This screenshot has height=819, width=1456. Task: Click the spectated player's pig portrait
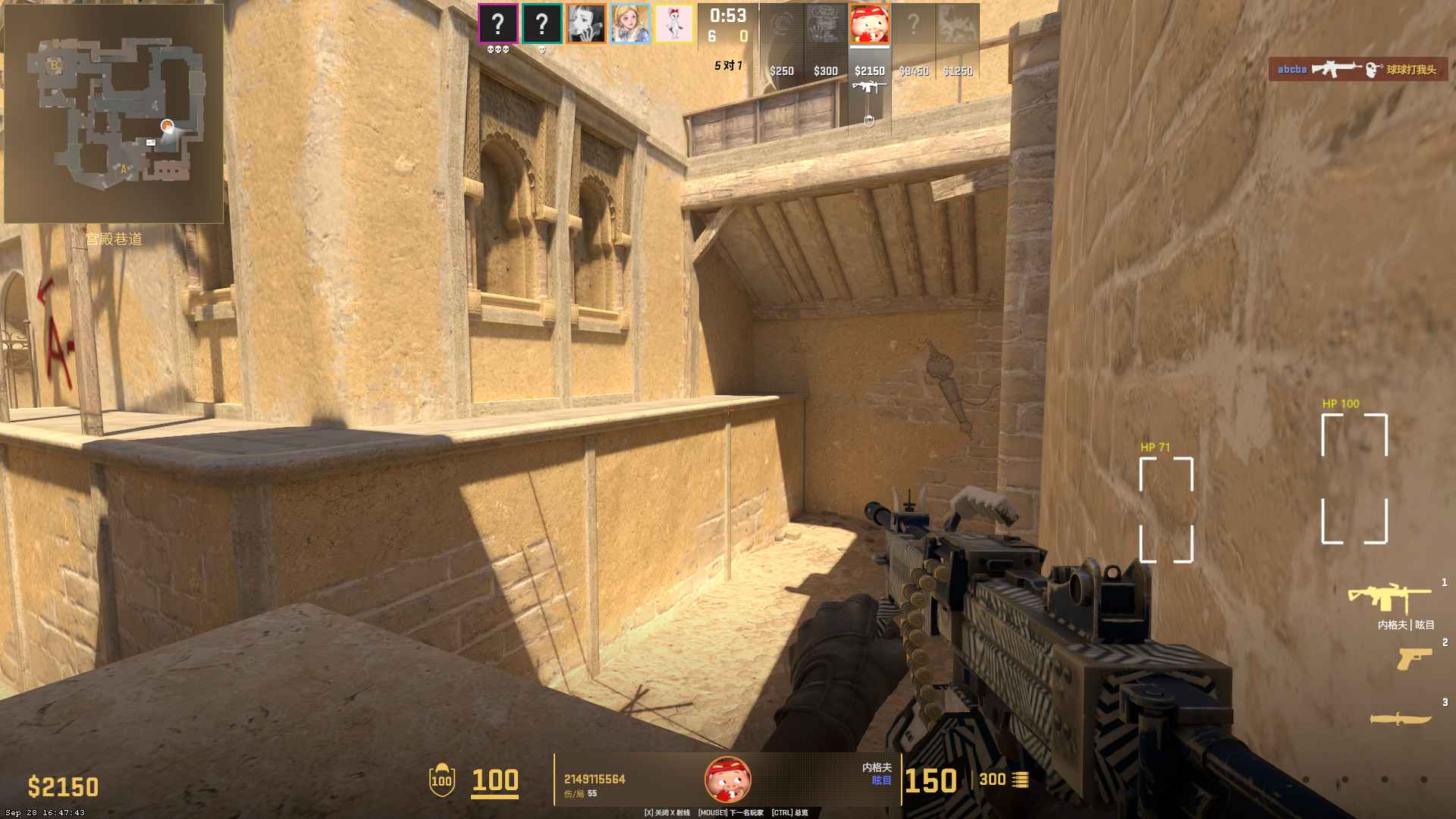tap(728, 779)
